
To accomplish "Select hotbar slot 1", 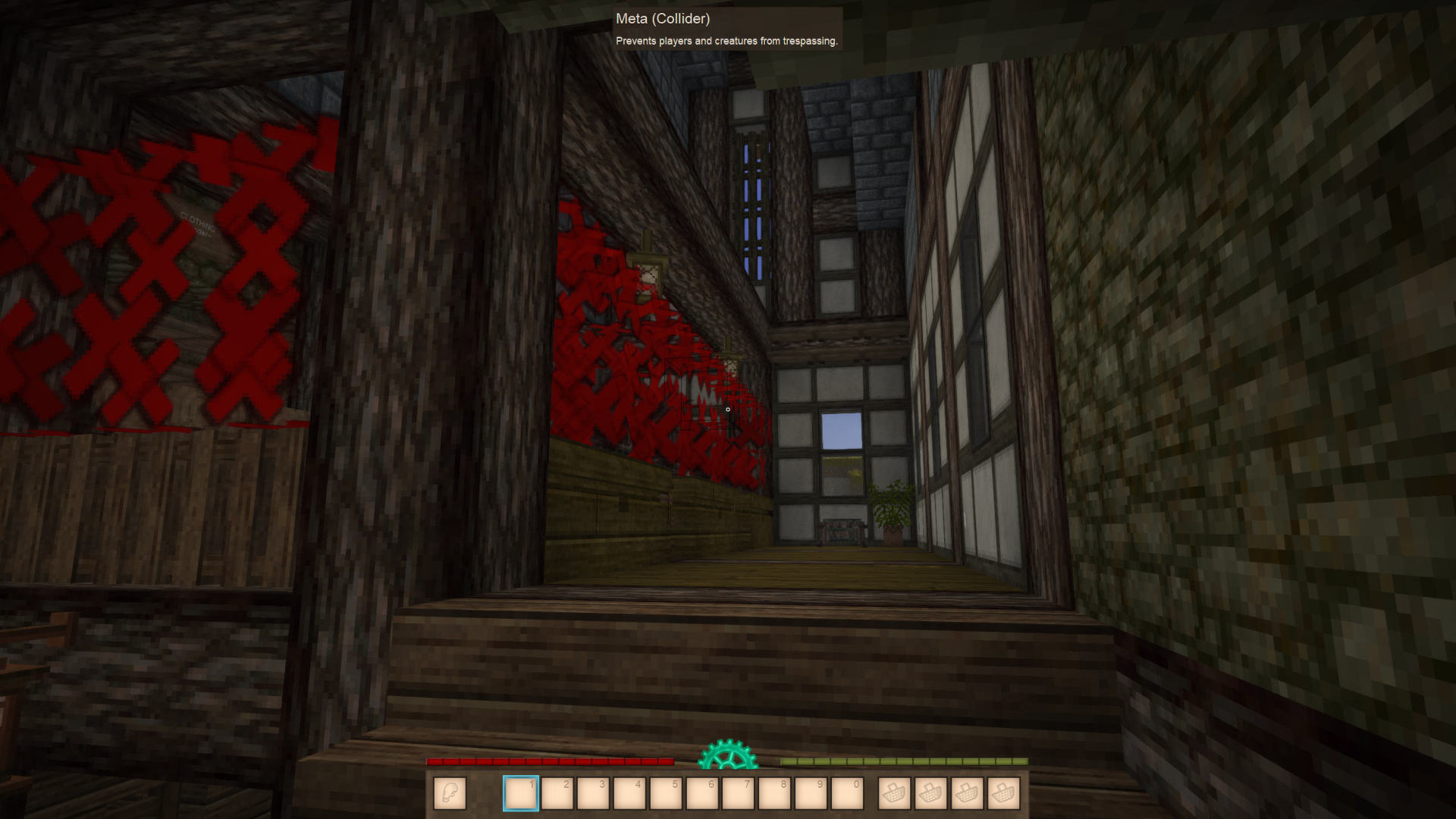I will click(521, 793).
